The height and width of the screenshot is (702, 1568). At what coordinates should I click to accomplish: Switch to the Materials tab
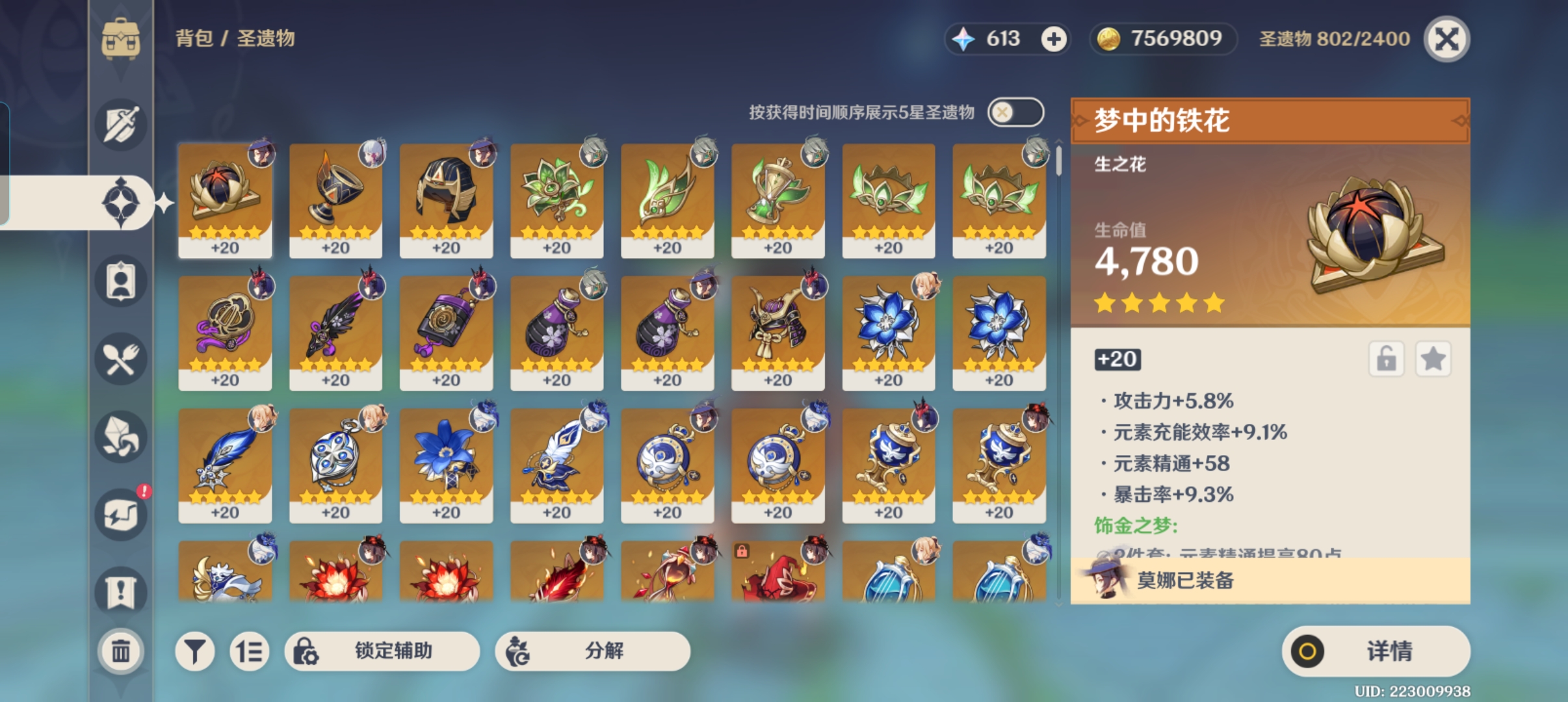(121, 437)
